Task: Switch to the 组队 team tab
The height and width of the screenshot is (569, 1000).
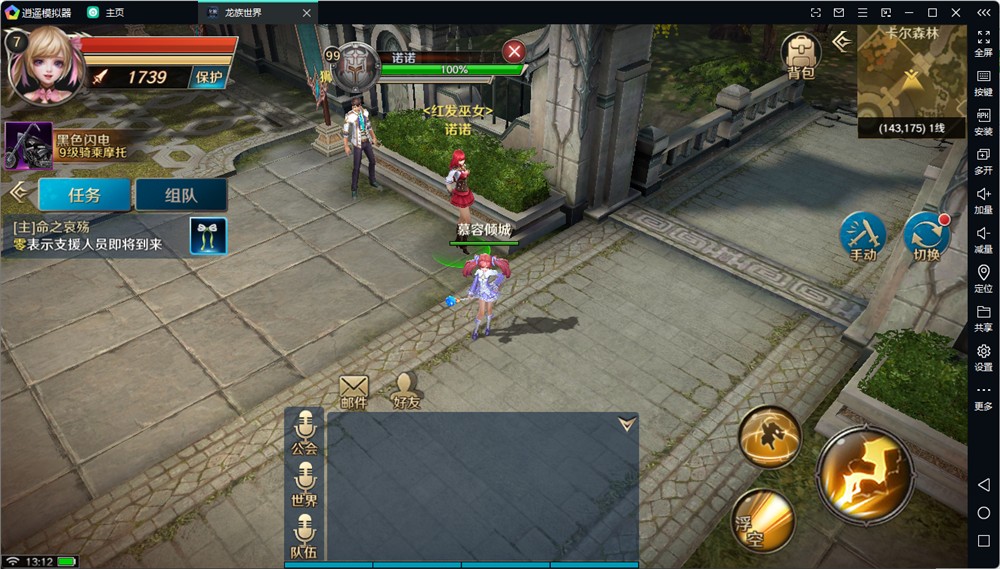Action: pyautogui.click(x=181, y=195)
